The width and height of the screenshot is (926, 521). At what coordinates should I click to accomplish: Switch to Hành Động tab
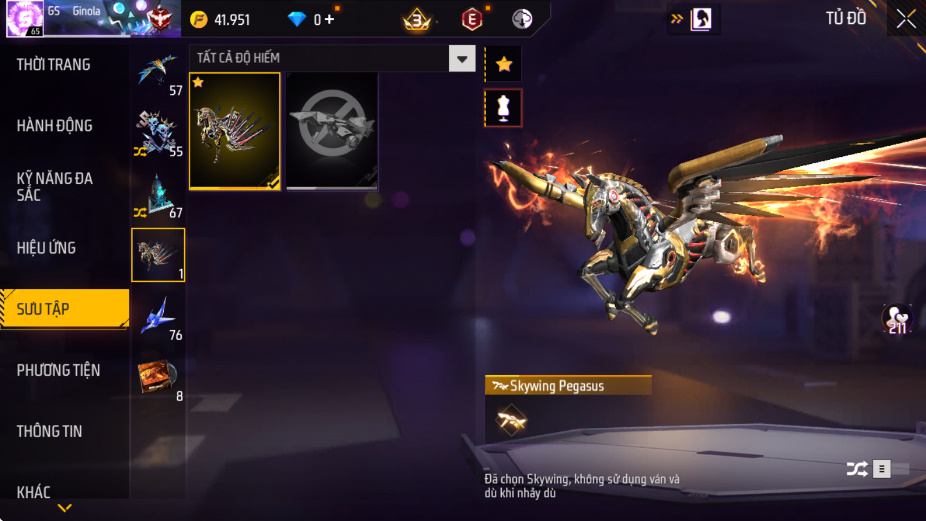(55, 126)
